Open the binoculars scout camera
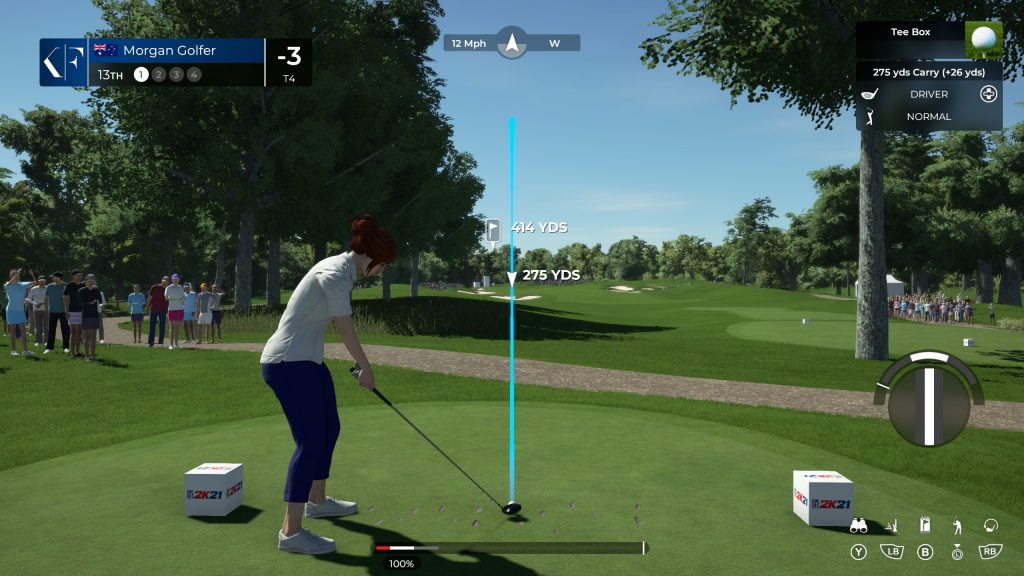The width and height of the screenshot is (1024, 576). (859, 525)
